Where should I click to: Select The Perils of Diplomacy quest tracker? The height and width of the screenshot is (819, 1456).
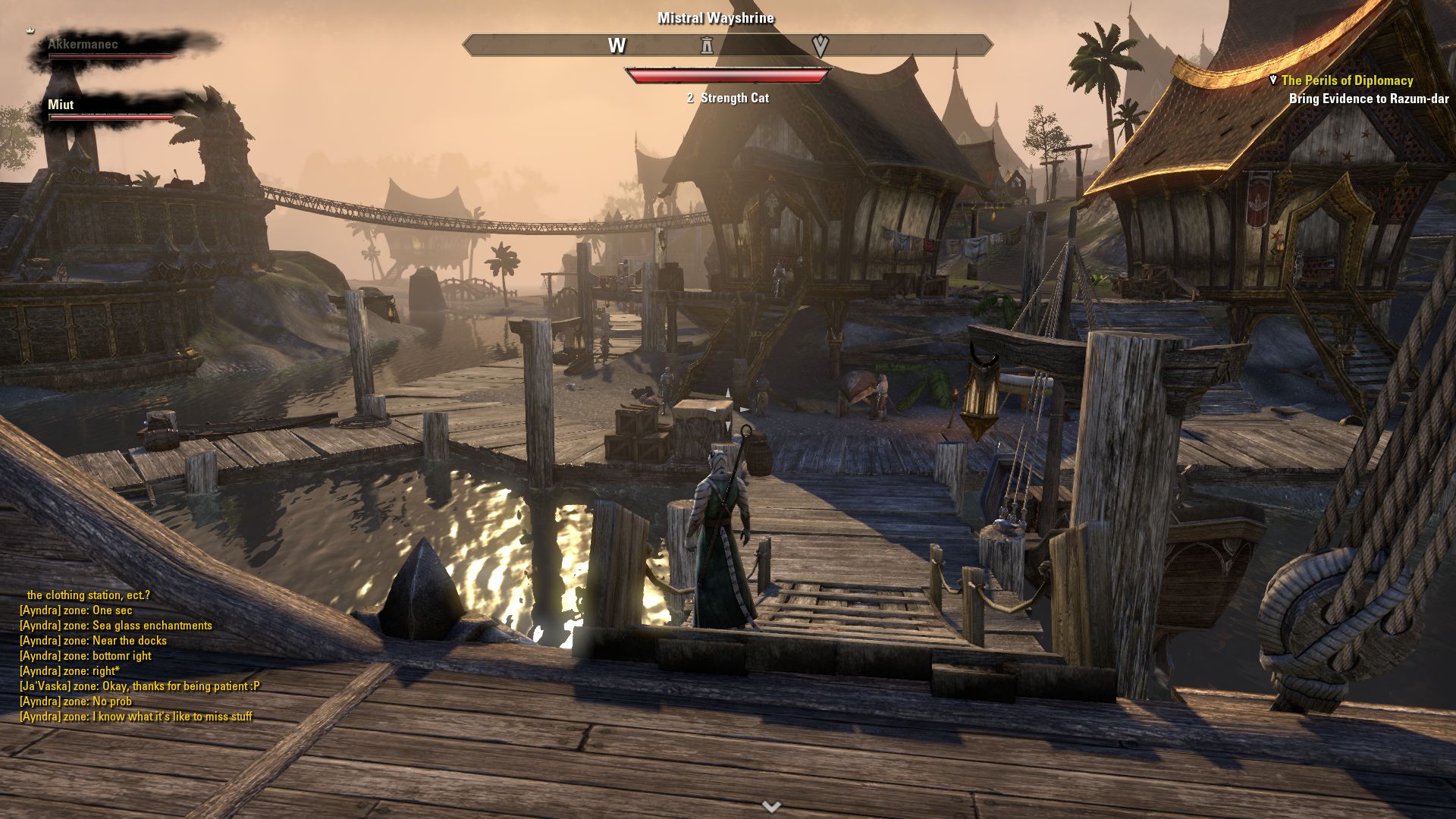click(1347, 80)
